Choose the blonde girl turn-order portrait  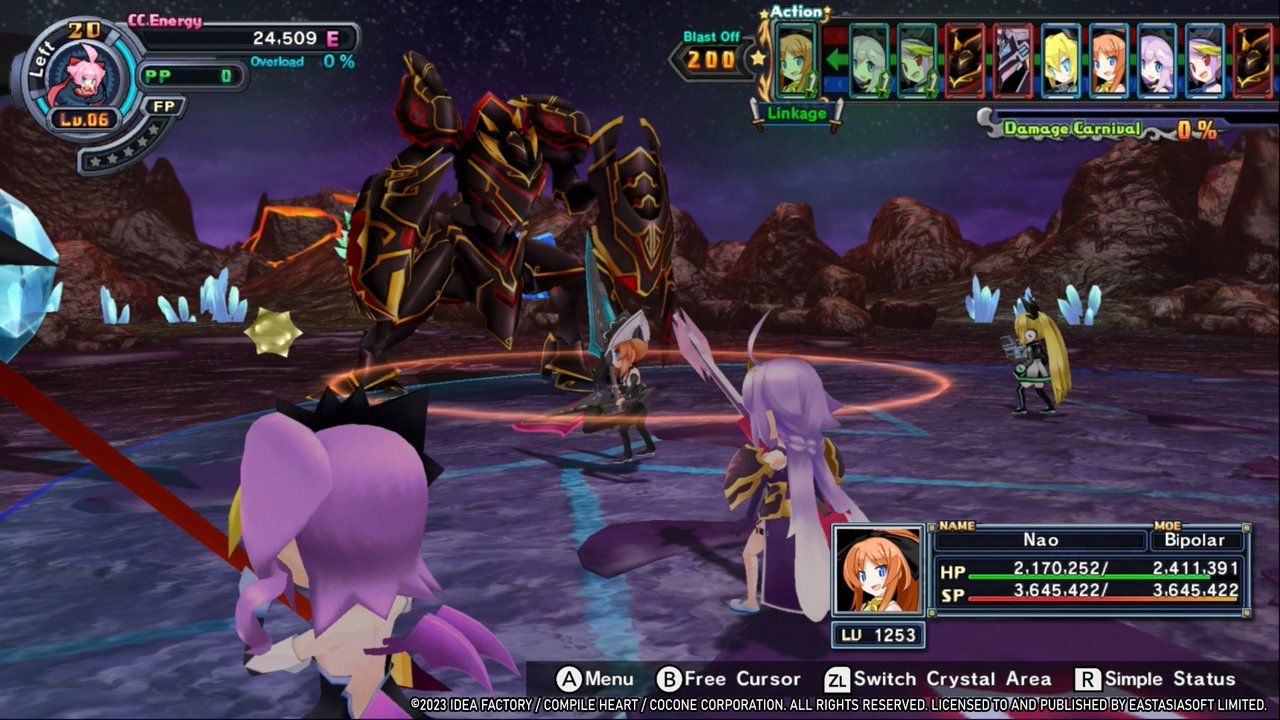(x=1061, y=60)
